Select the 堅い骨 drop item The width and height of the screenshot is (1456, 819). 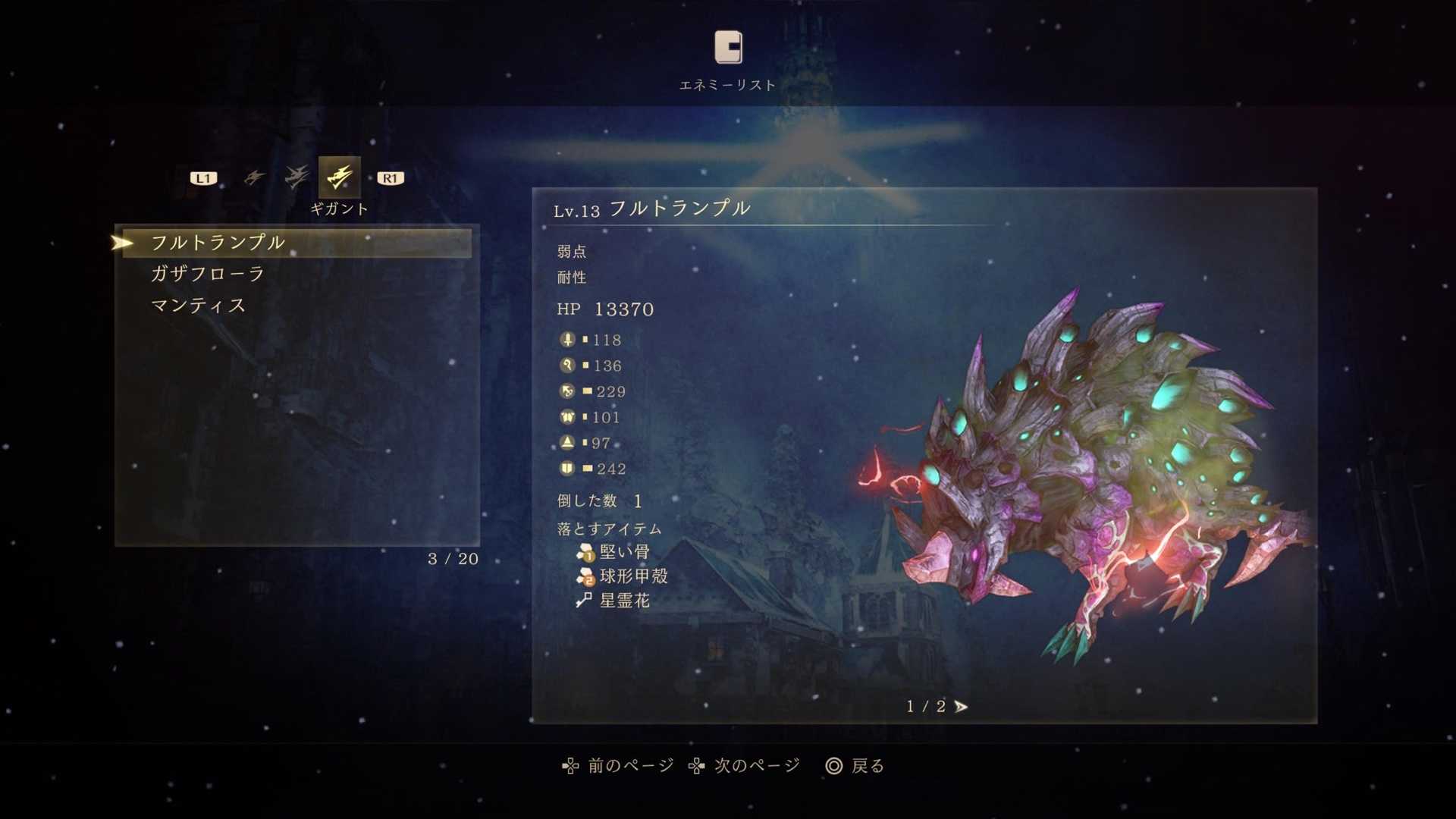623,552
